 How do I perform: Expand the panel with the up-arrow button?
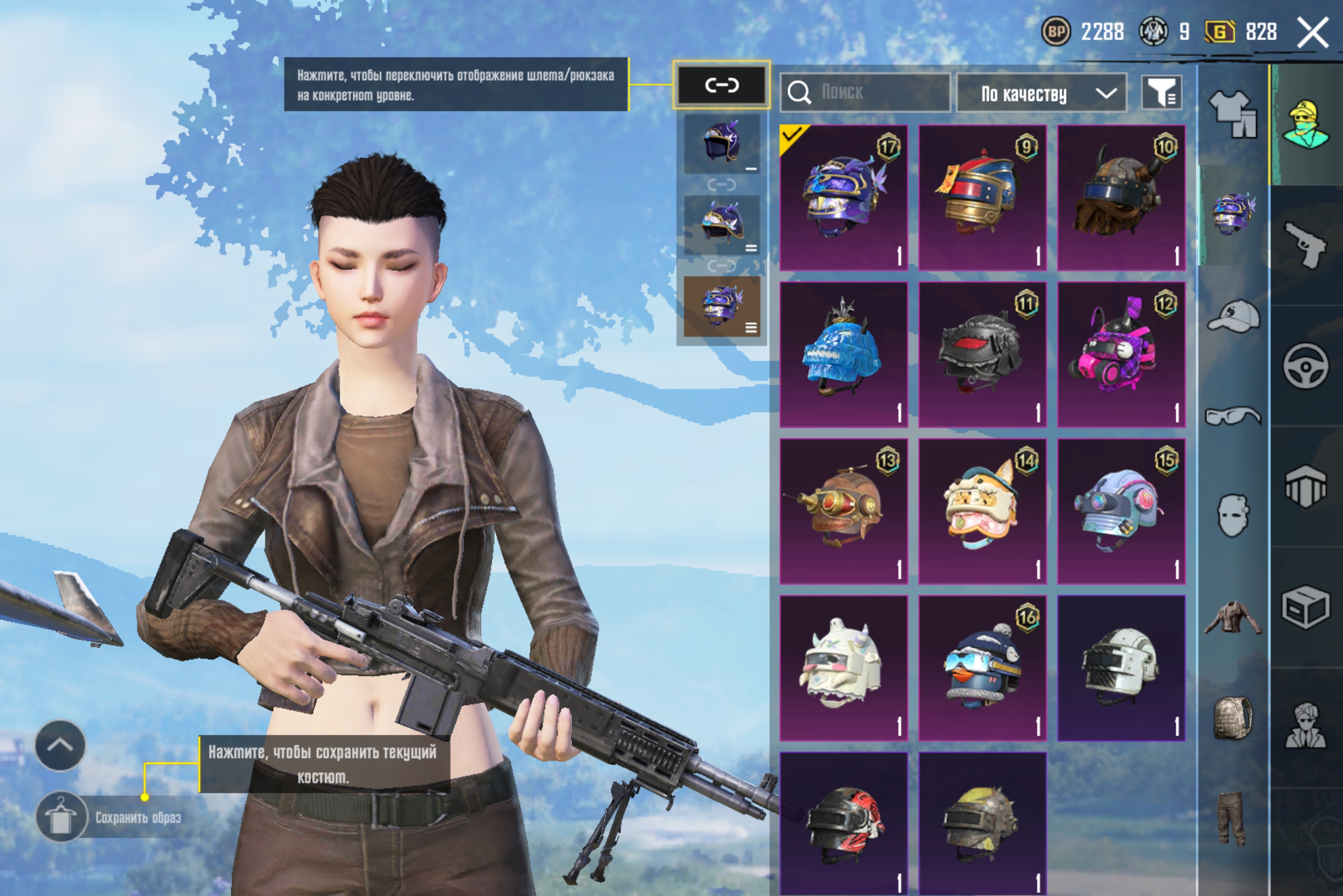point(60,745)
